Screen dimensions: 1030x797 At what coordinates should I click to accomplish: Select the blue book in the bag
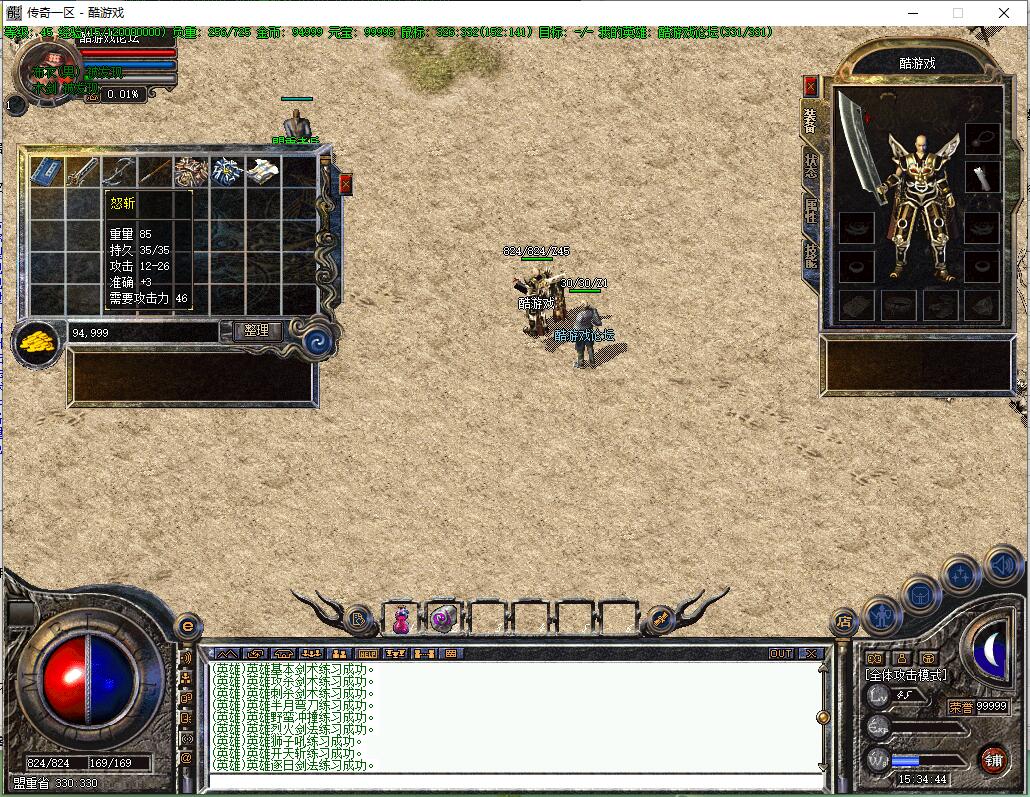point(47,171)
